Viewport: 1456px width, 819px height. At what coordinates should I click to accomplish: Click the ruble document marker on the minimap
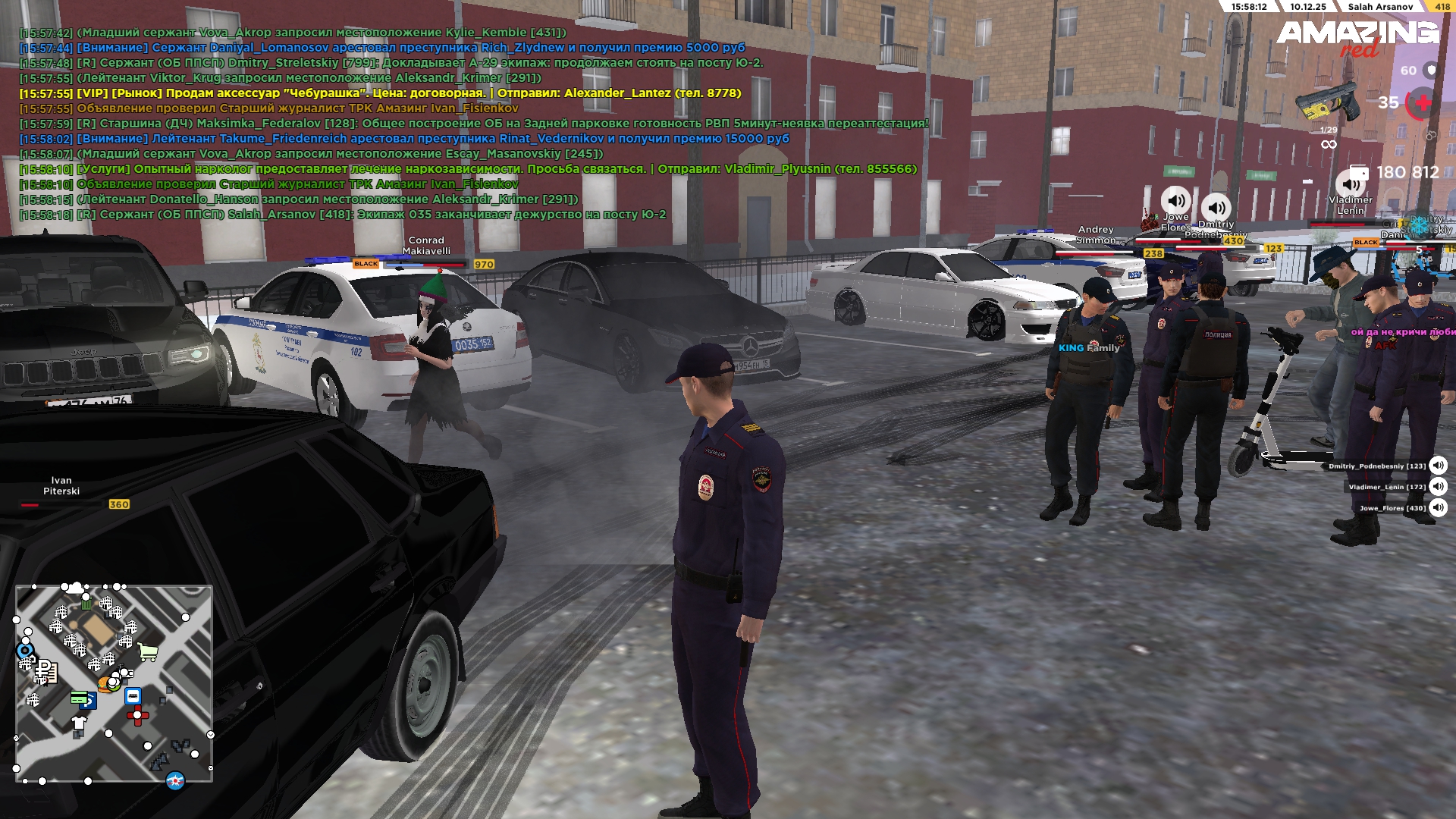(x=46, y=670)
